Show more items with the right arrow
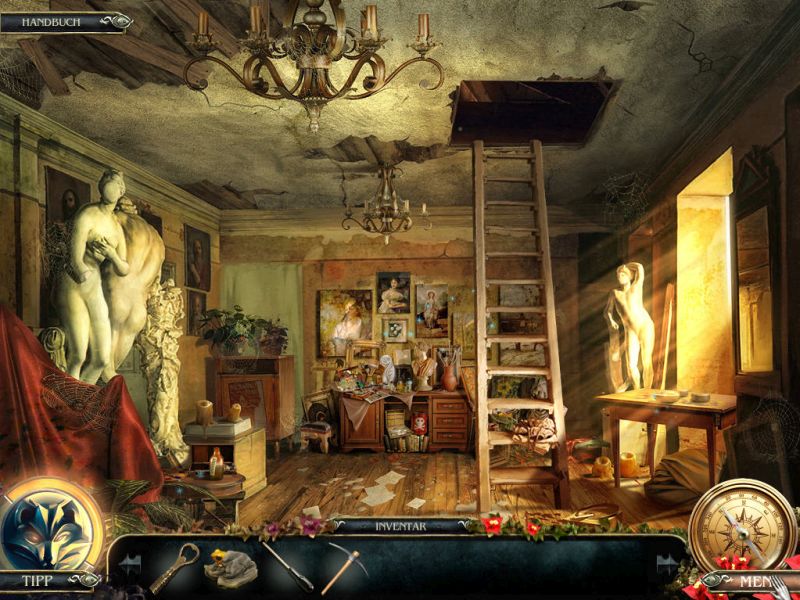Viewport: 800px width, 600px height. tap(666, 565)
